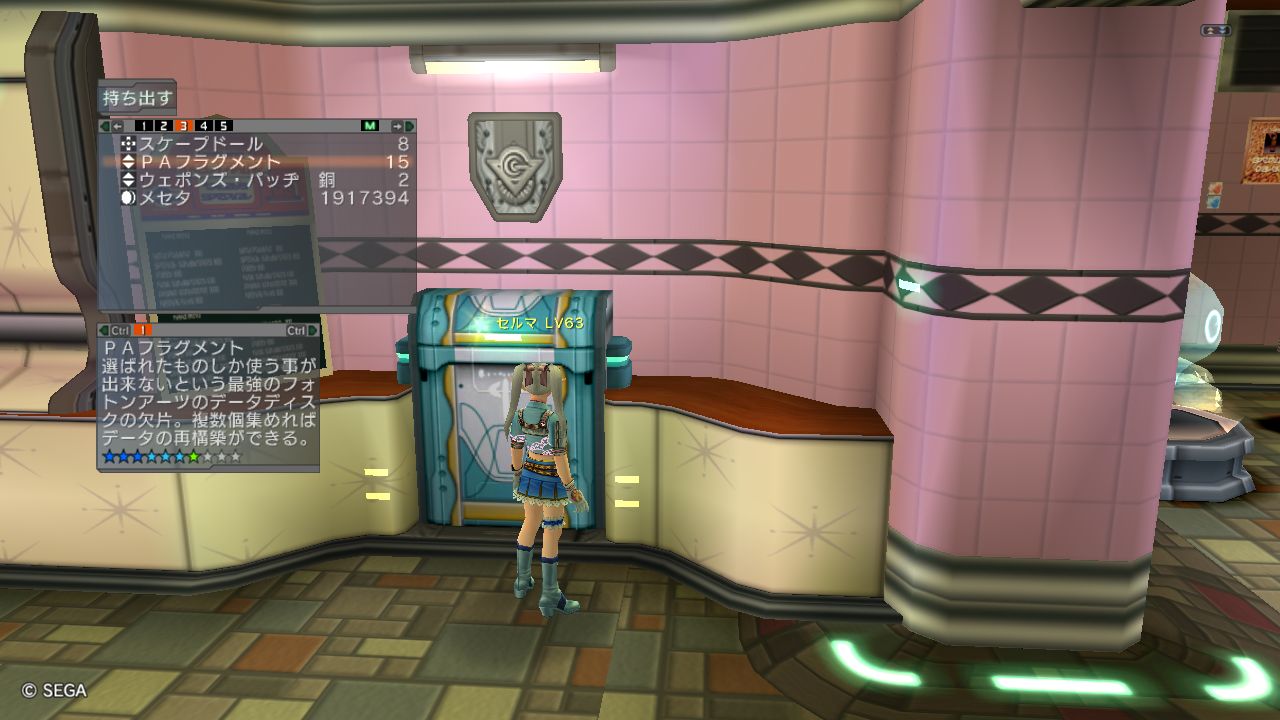Open storage page tab 4

pyautogui.click(x=203, y=126)
